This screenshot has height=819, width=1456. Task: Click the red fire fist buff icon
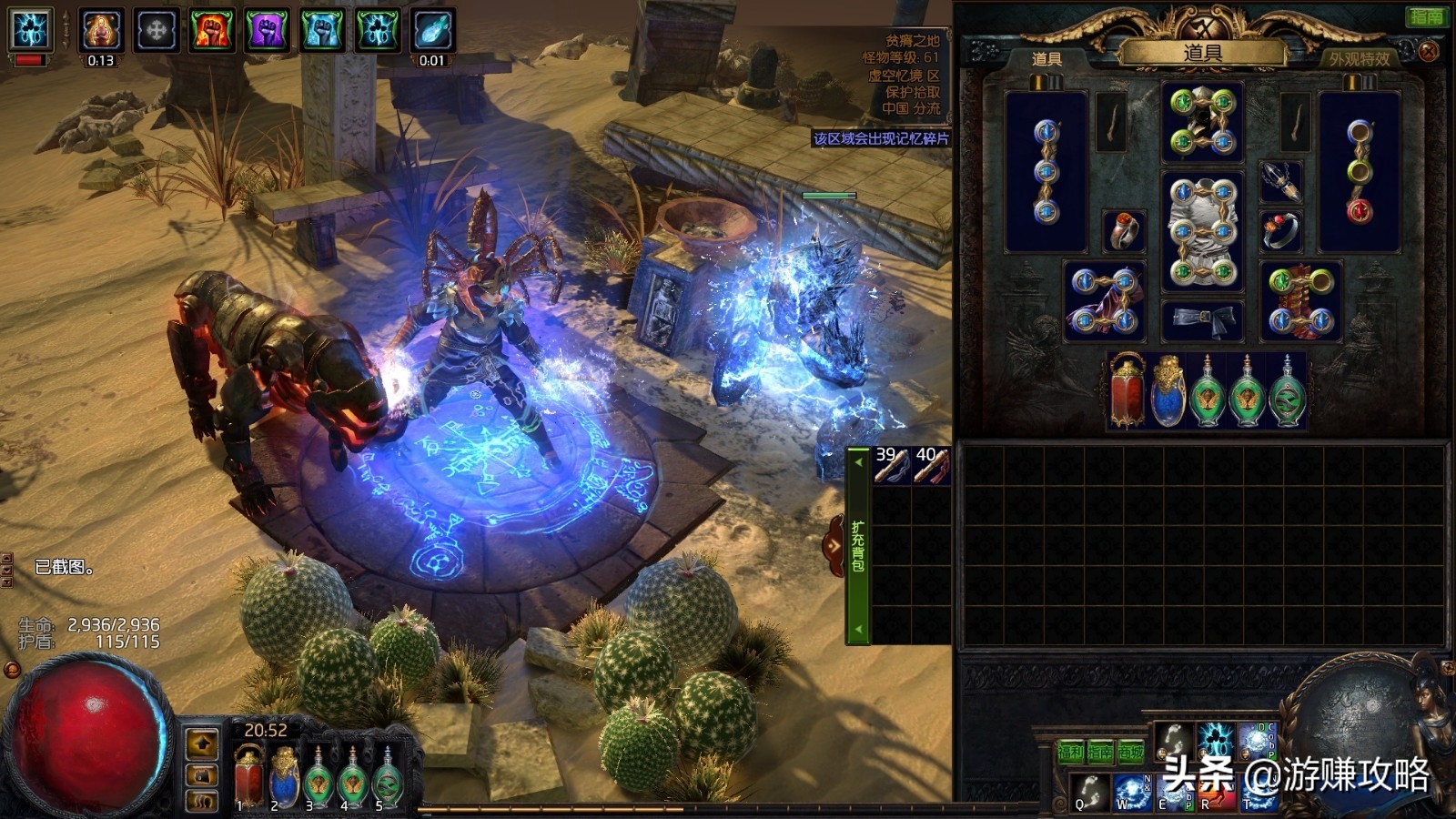point(211,30)
